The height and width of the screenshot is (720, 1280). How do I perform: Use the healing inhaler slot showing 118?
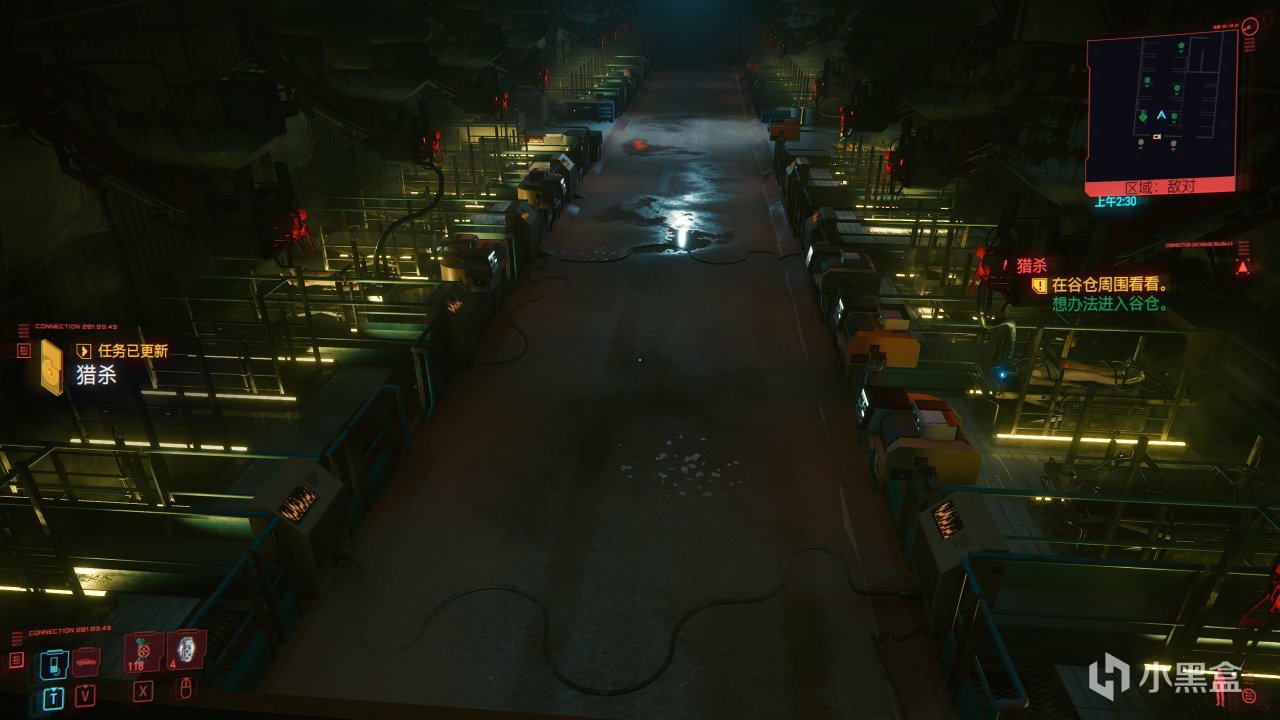[143, 651]
